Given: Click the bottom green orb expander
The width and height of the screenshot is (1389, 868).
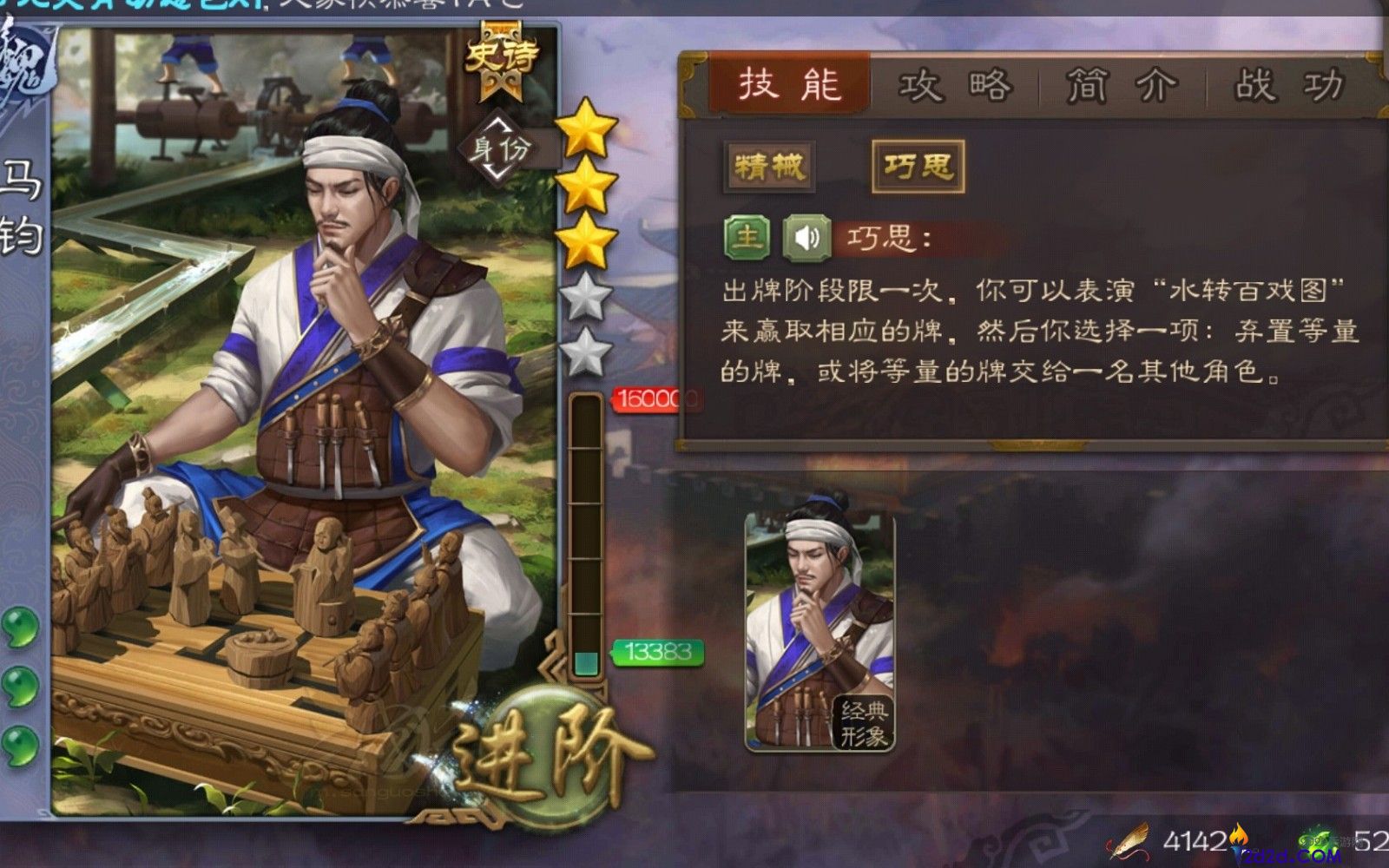Looking at the screenshot, I should pos(19,742).
